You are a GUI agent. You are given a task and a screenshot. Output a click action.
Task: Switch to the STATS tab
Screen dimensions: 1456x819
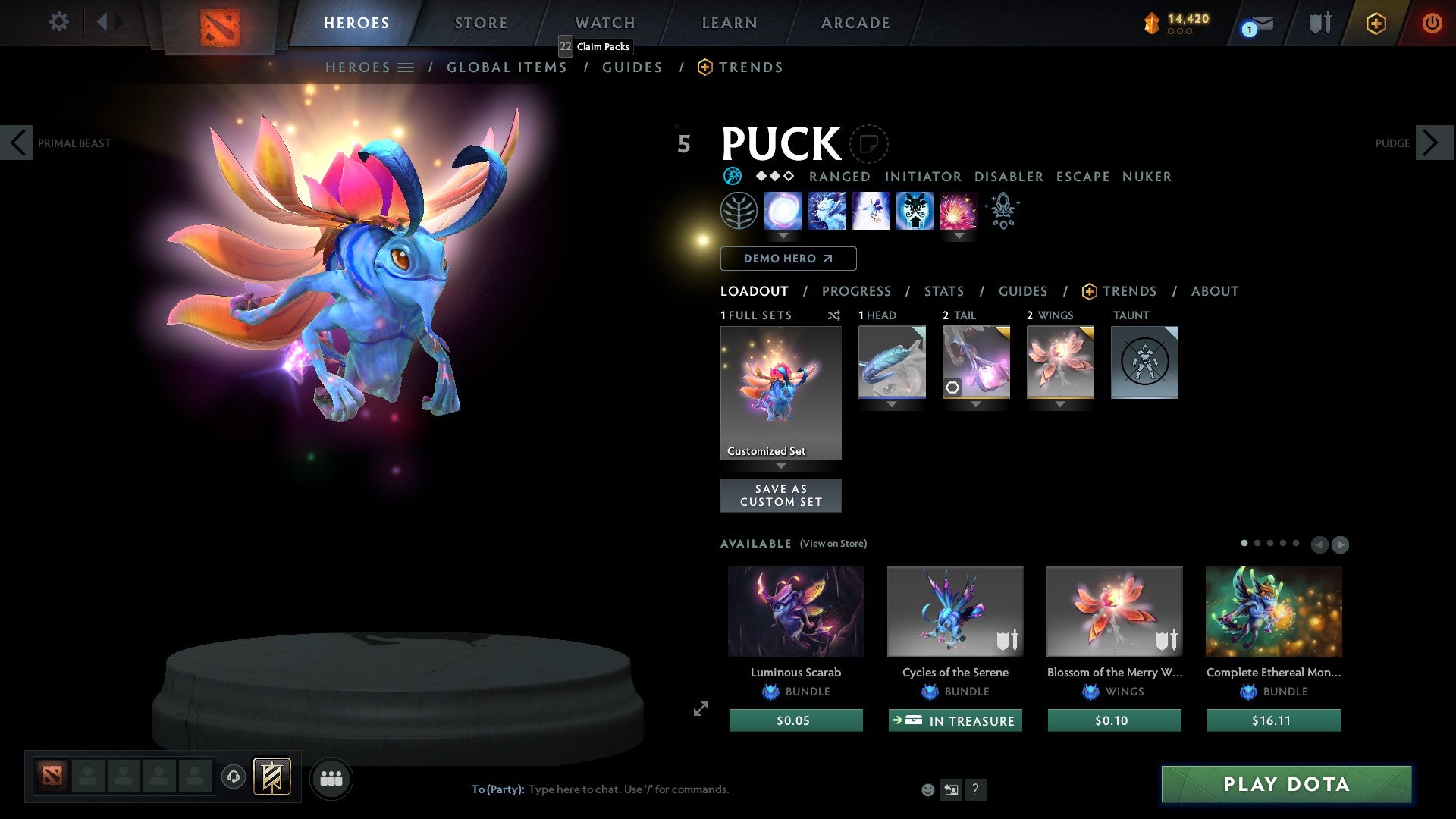[x=943, y=291]
